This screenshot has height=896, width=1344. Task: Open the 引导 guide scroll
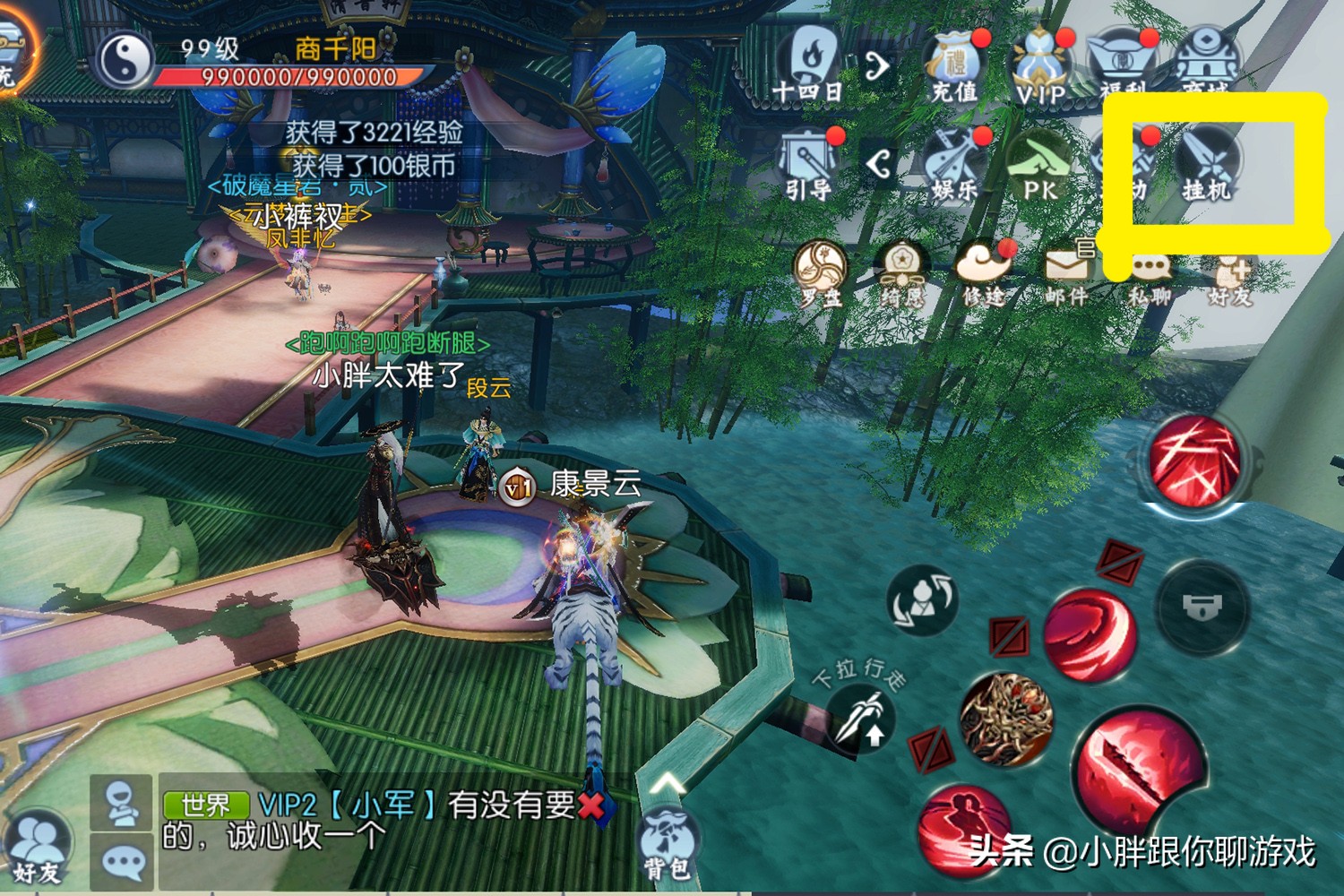click(x=809, y=163)
